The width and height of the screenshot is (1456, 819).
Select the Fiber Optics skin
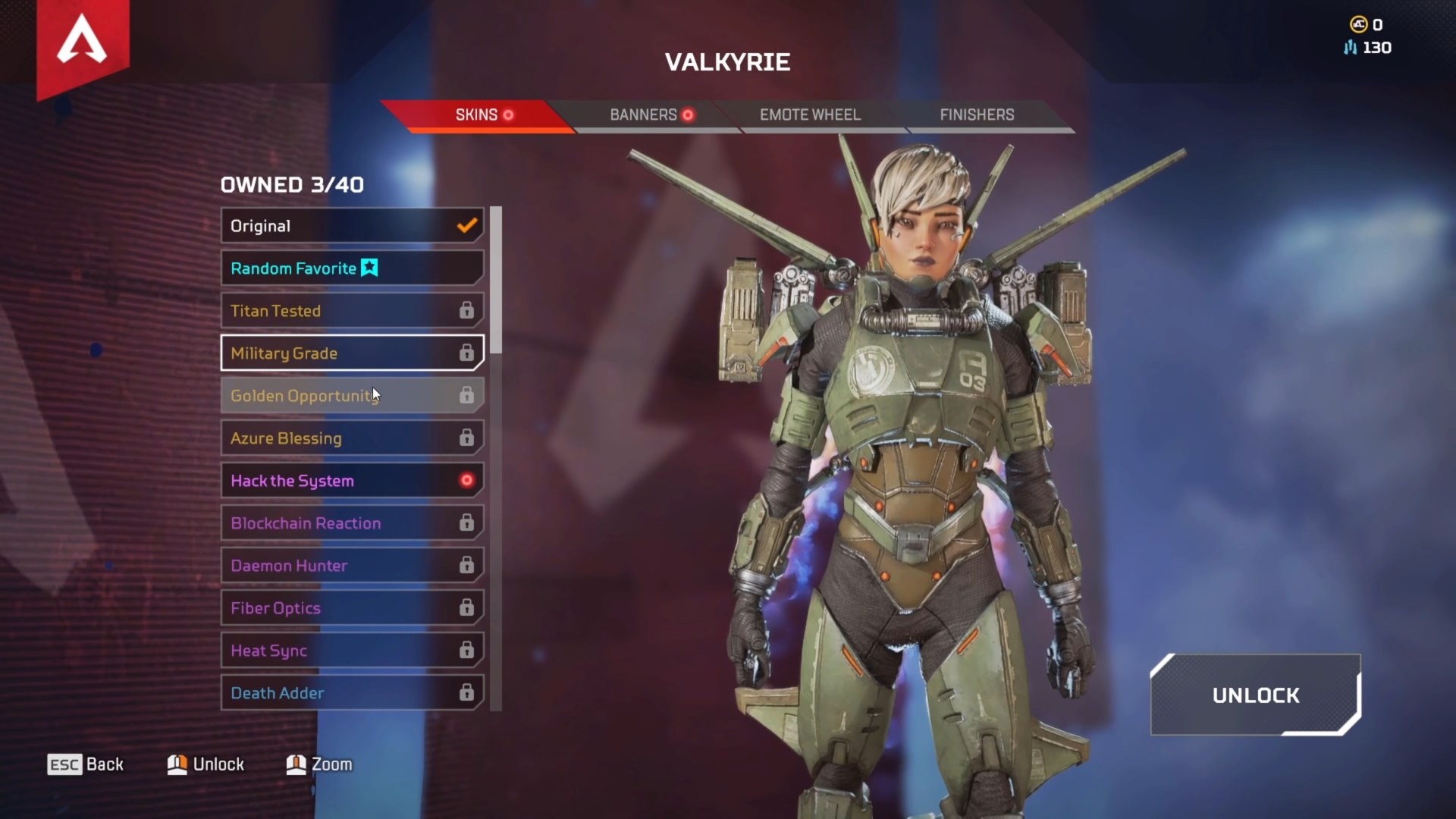coord(352,608)
